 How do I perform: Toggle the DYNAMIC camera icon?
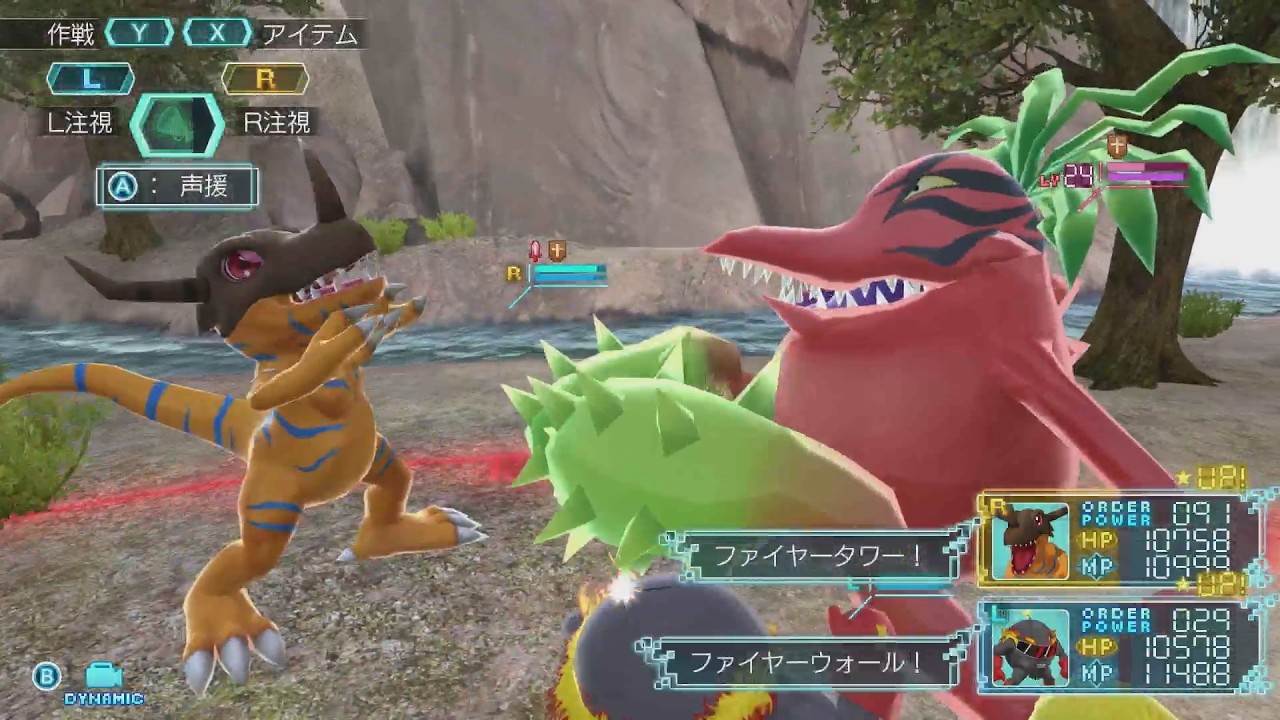(103, 678)
